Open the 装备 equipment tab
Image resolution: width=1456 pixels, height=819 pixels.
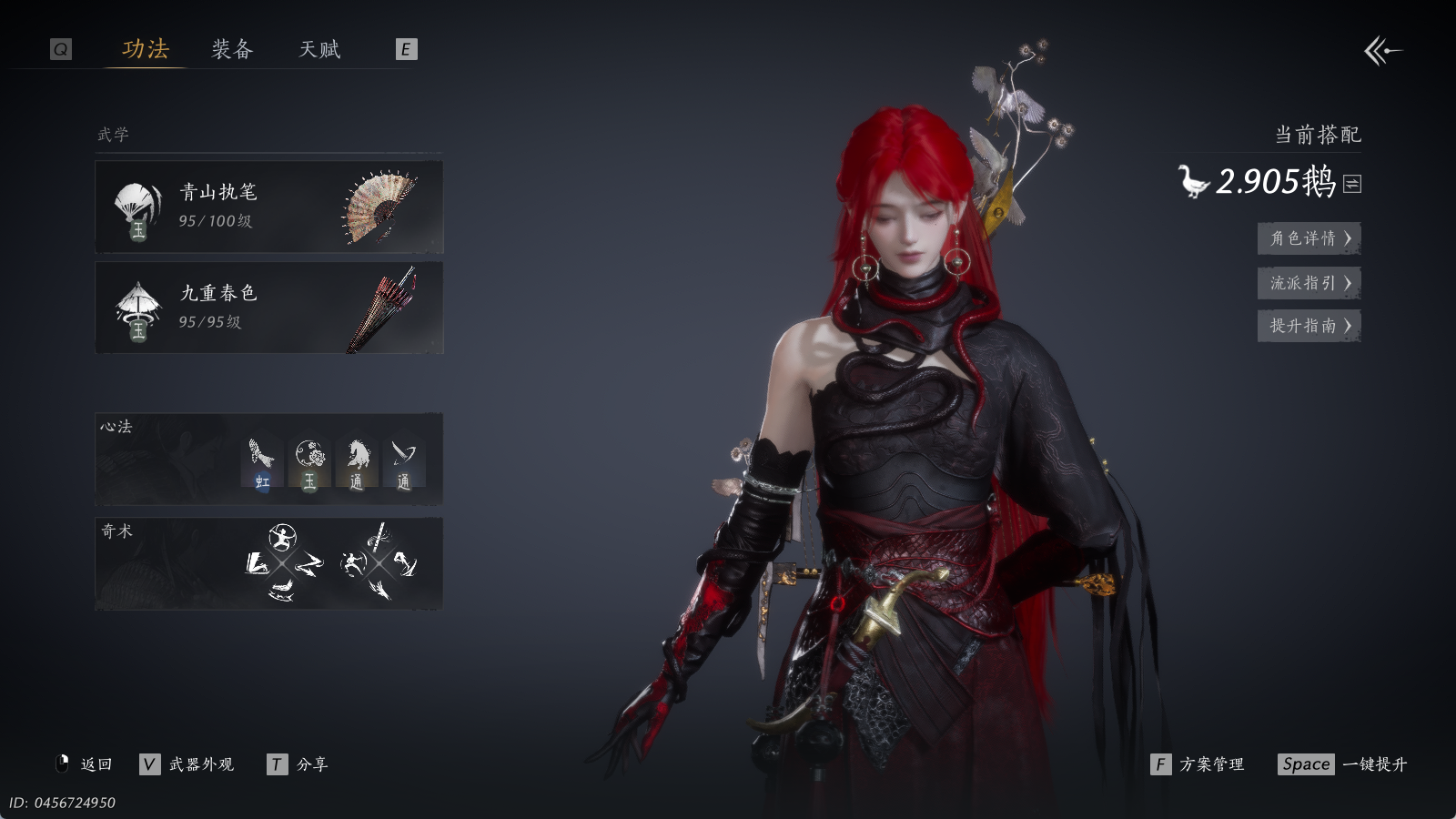point(232,49)
